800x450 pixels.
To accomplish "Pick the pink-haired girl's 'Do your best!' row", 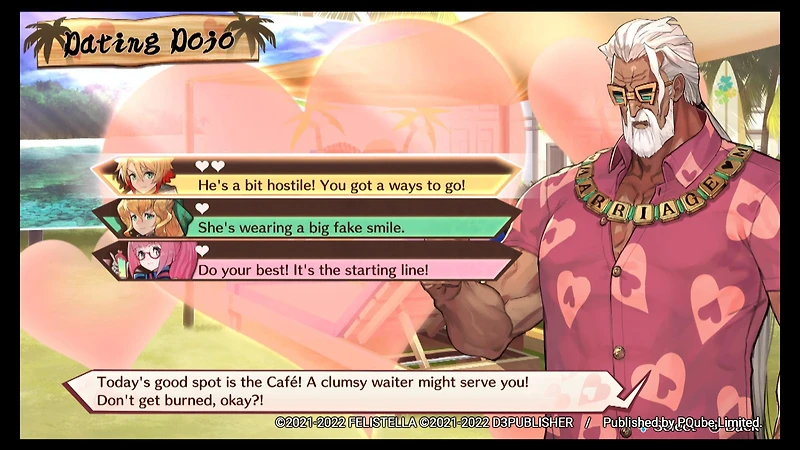I will tap(330, 269).
